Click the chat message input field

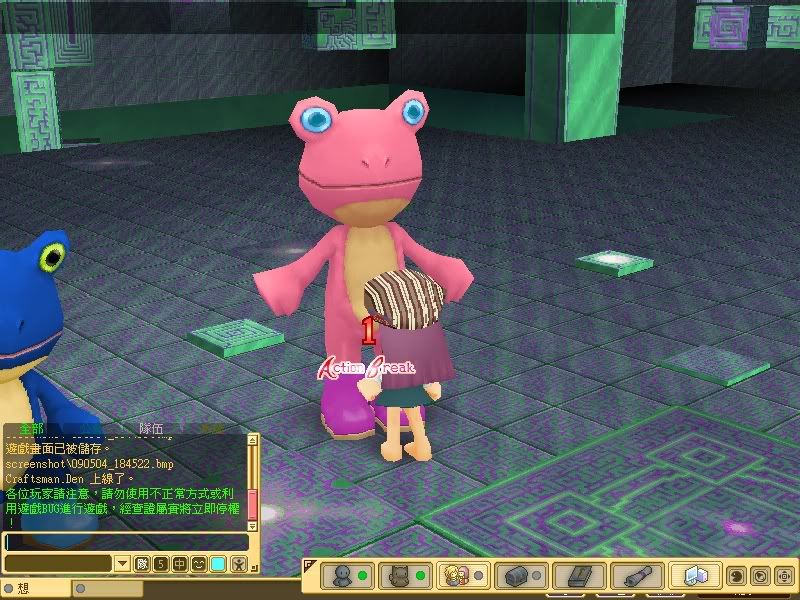point(125,542)
